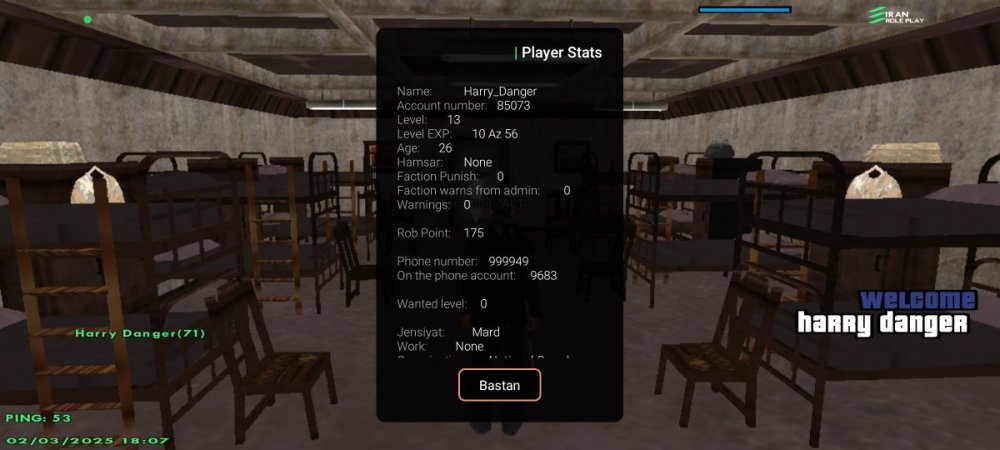Close the Player Stats dialog with Bastan

coord(499,385)
